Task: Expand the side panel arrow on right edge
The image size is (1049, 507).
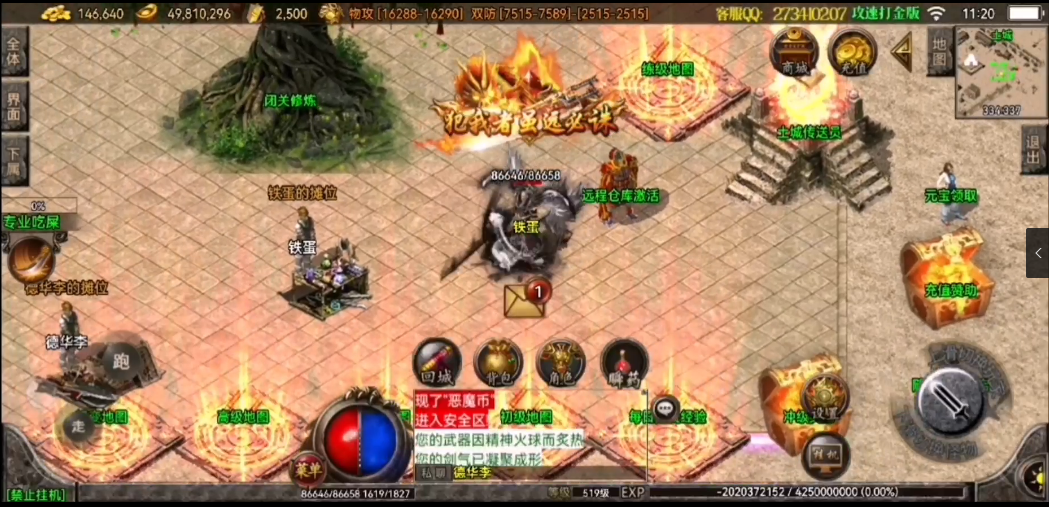Action: (1037, 253)
